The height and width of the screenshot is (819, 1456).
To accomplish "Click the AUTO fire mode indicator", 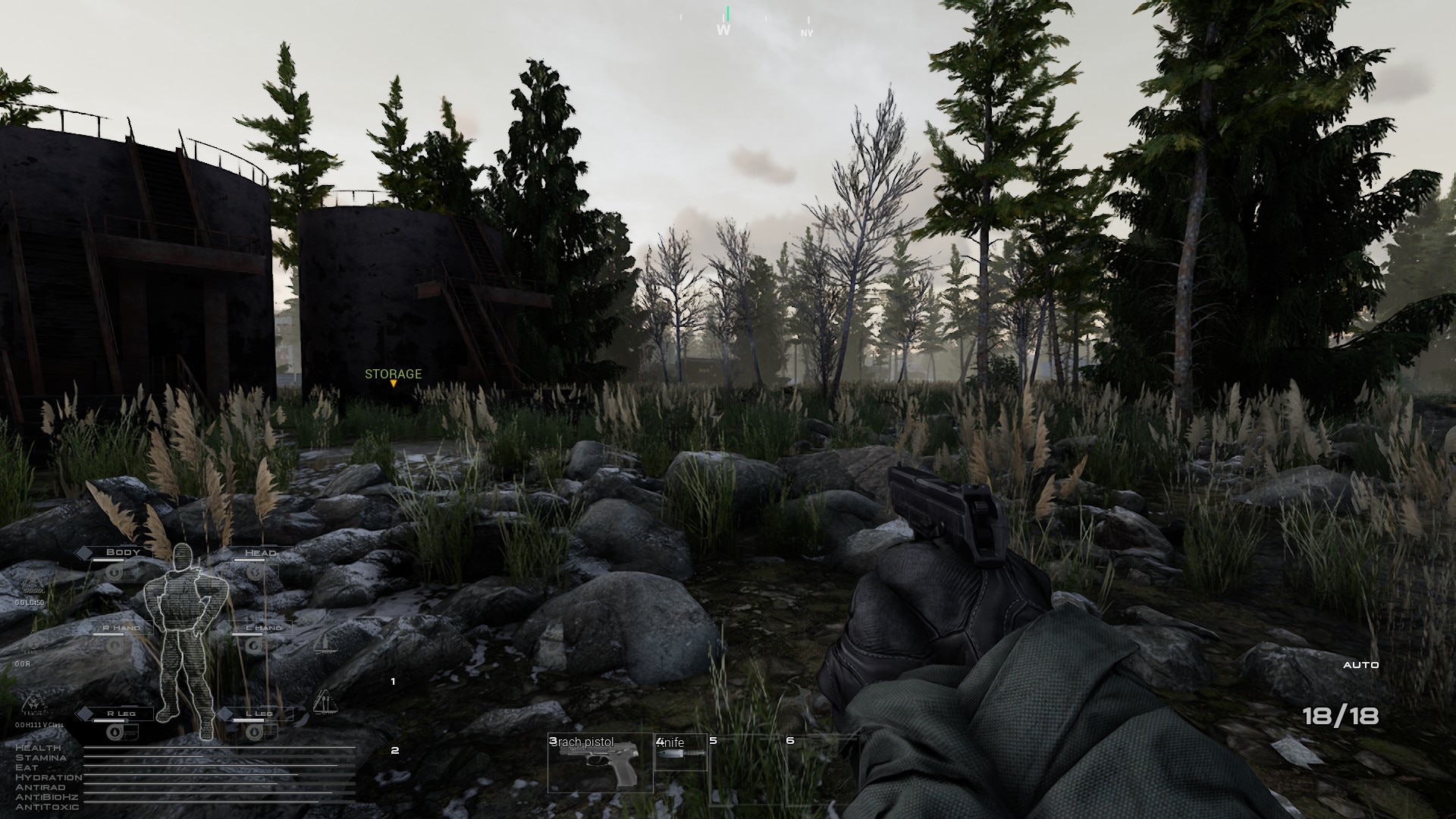I will point(1360,665).
